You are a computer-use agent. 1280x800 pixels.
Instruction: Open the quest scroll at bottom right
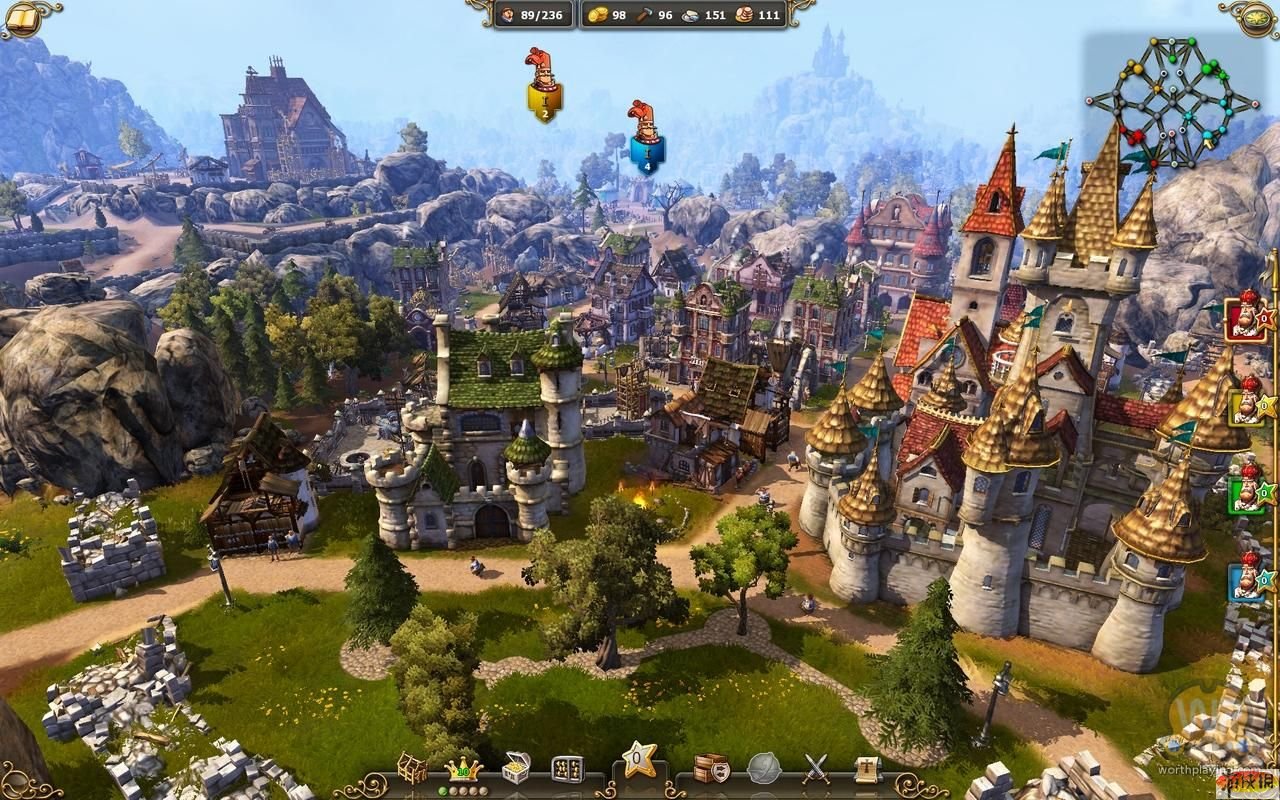(x=866, y=768)
